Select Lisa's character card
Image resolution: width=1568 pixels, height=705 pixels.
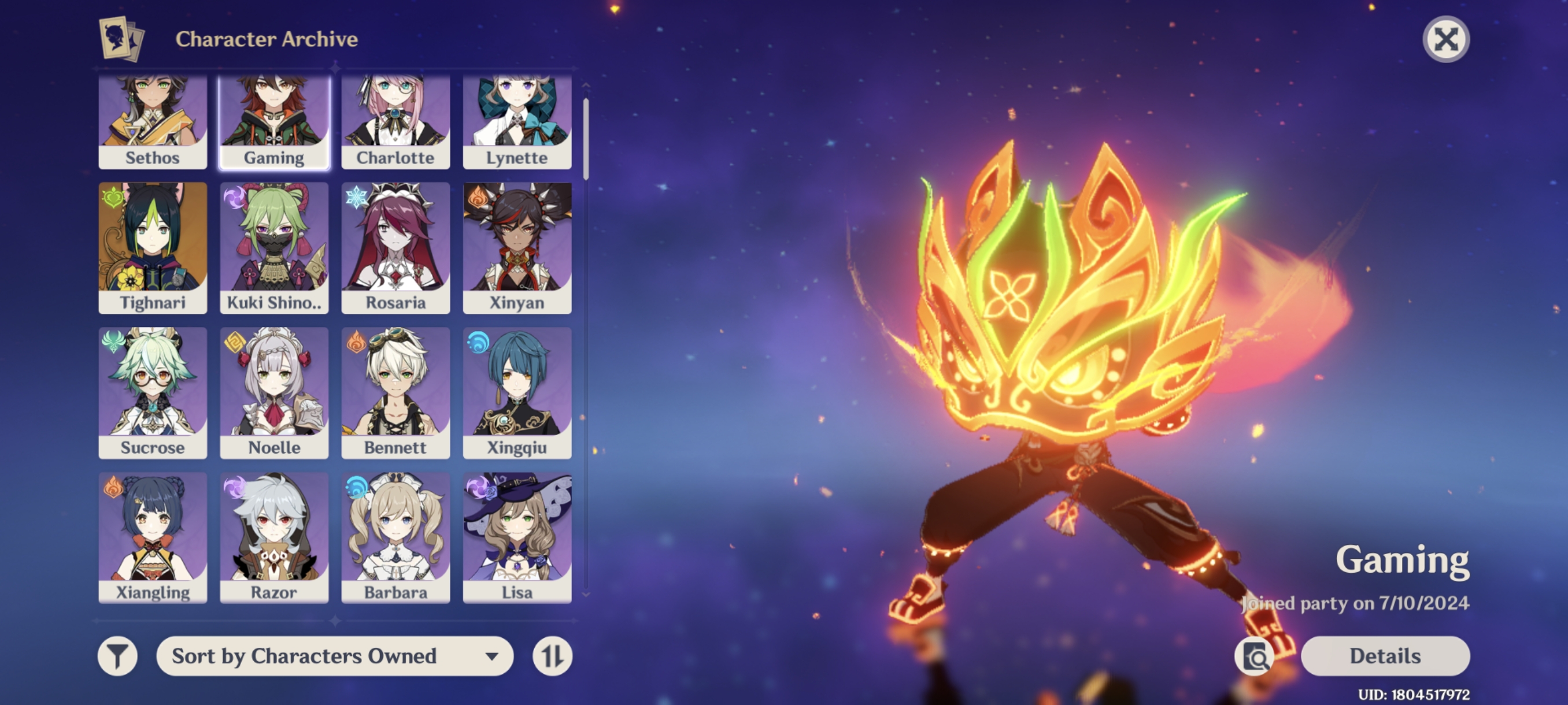(516, 535)
